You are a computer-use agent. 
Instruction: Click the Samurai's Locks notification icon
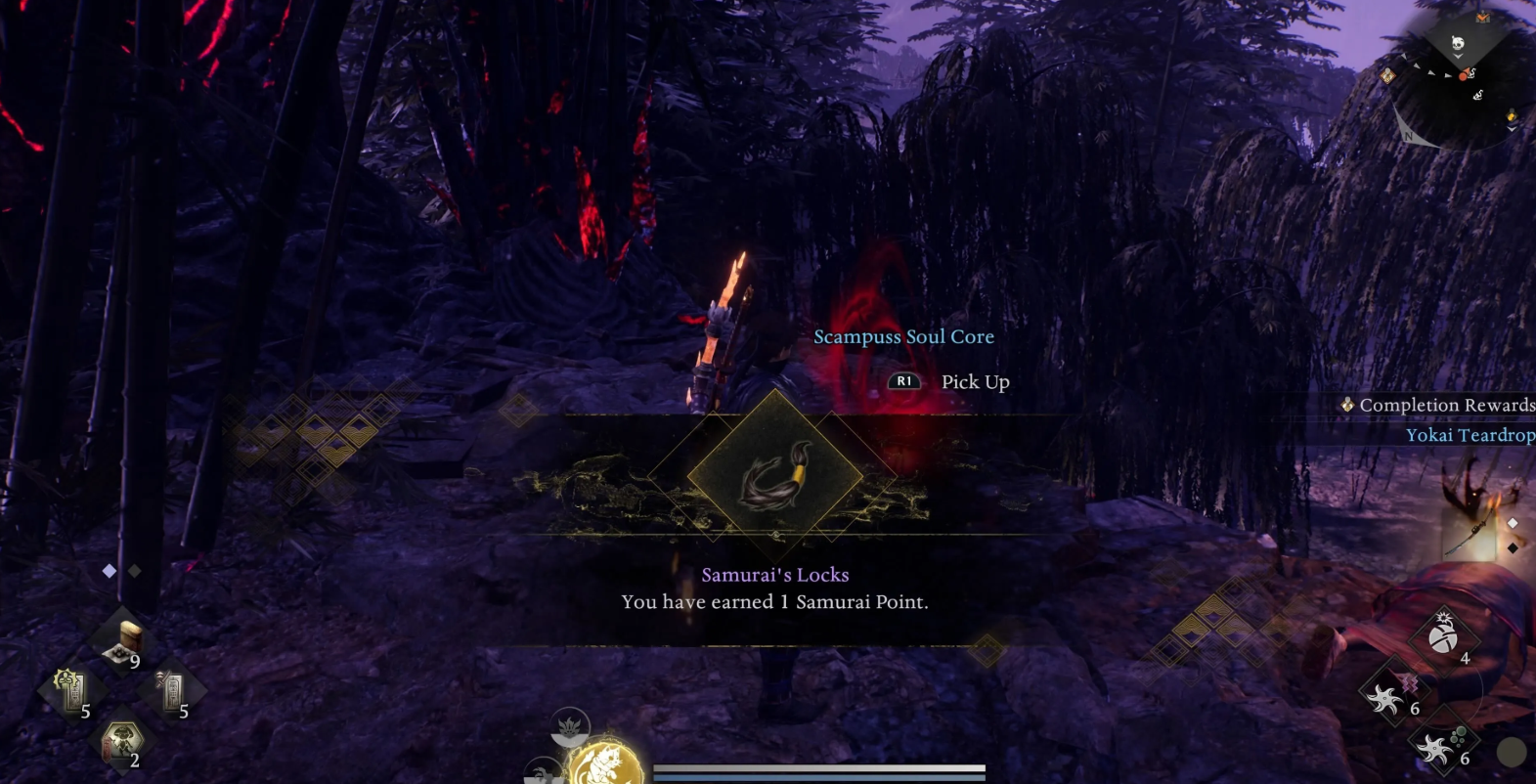tap(775, 476)
